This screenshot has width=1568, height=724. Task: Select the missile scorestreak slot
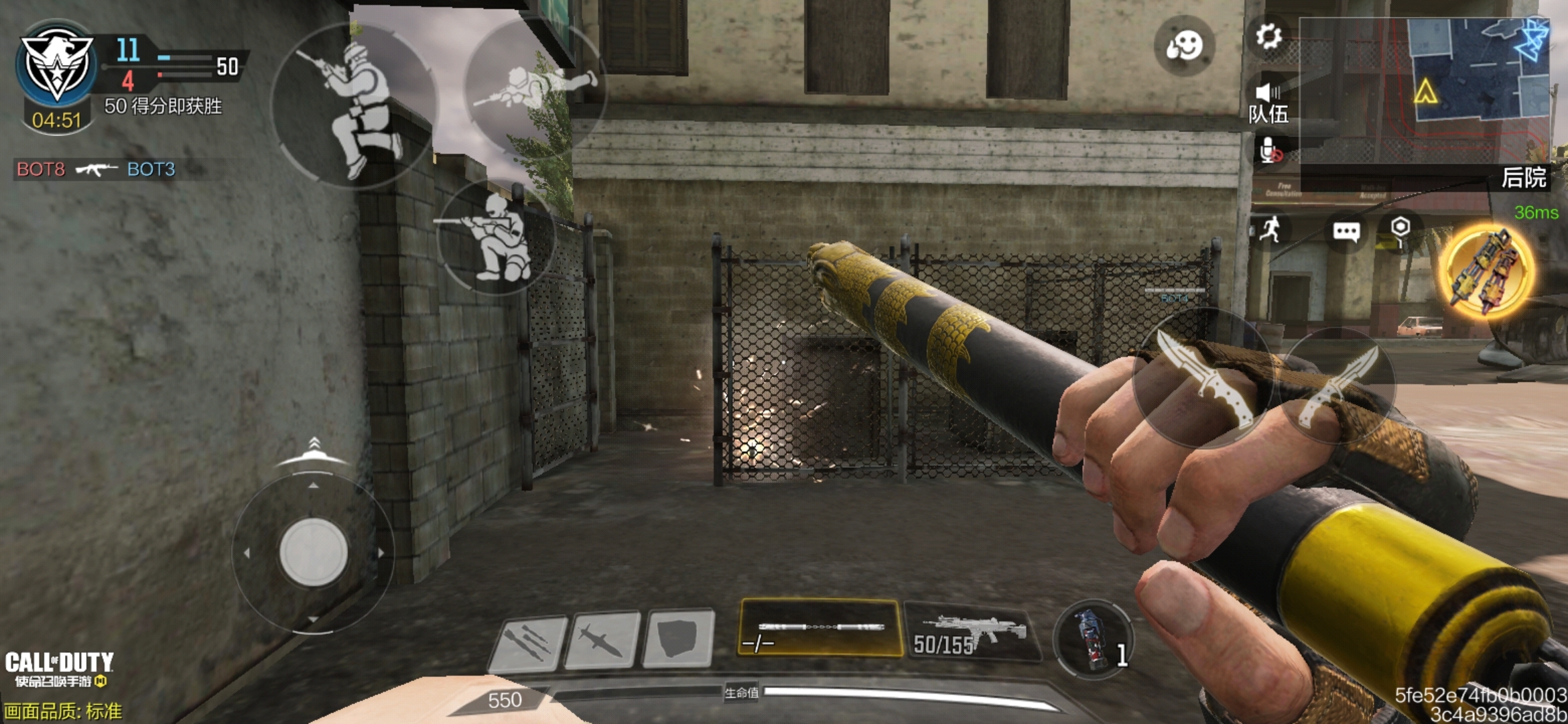pyautogui.click(x=601, y=642)
